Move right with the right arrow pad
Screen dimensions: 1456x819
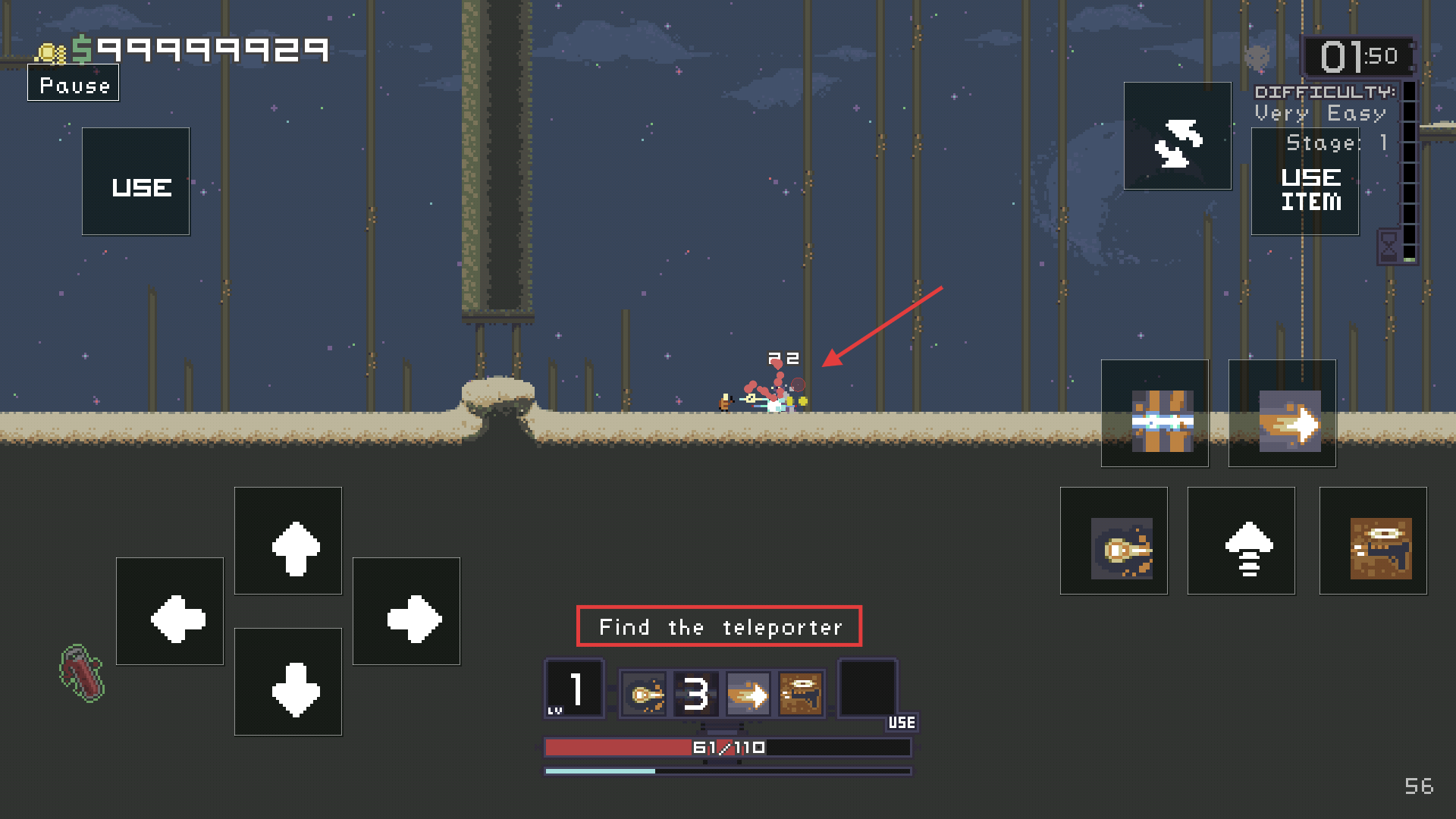point(406,612)
